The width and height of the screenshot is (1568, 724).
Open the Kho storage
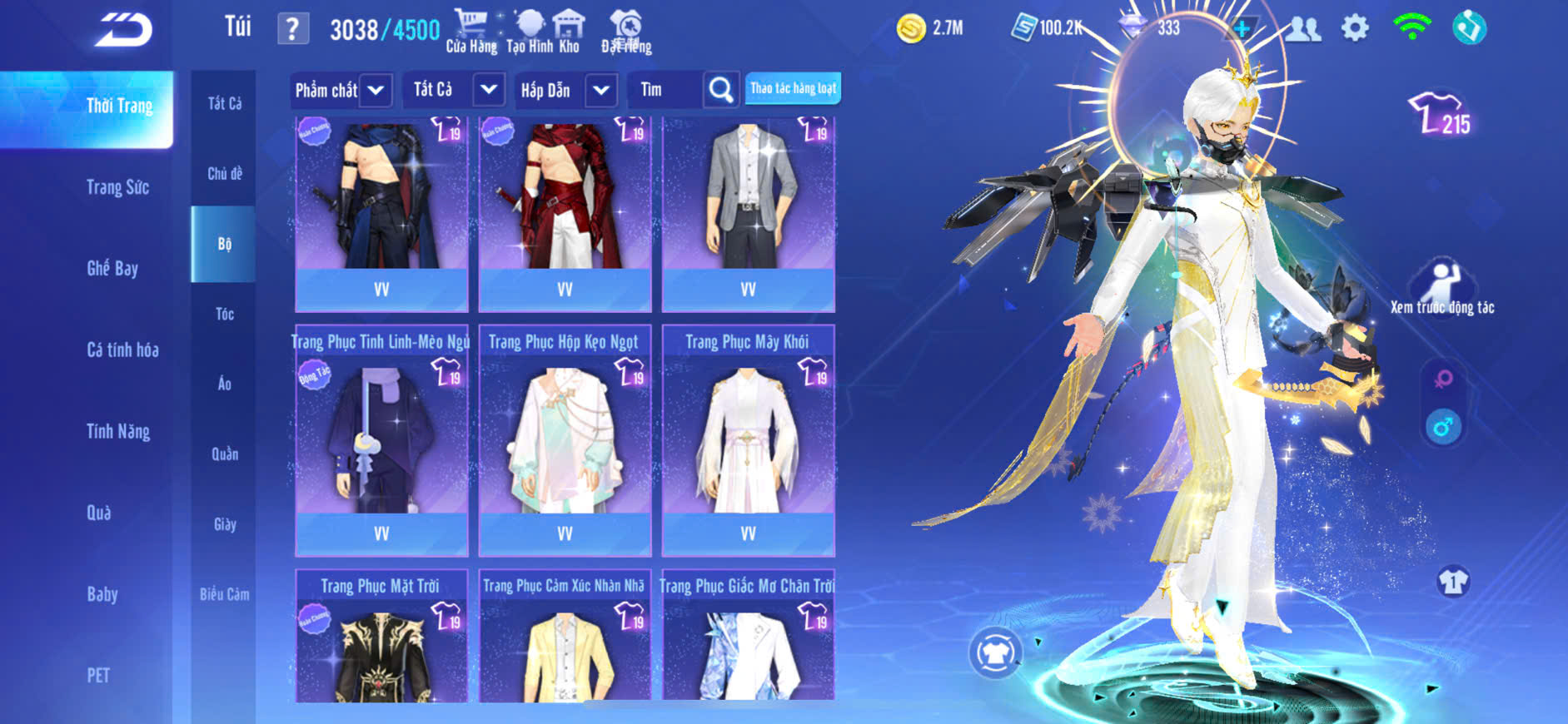tap(569, 32)
